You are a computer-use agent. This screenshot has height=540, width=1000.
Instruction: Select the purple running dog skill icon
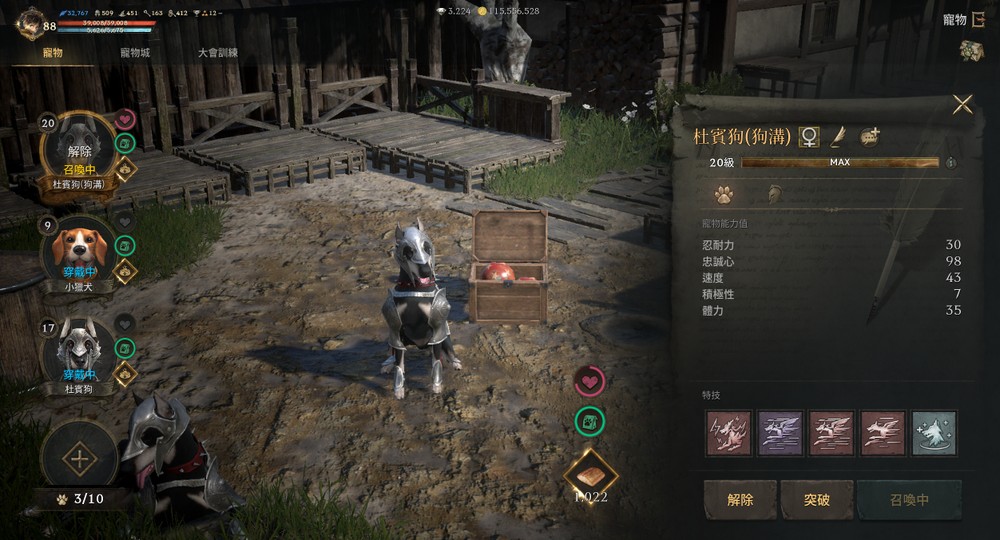point(780,433)
